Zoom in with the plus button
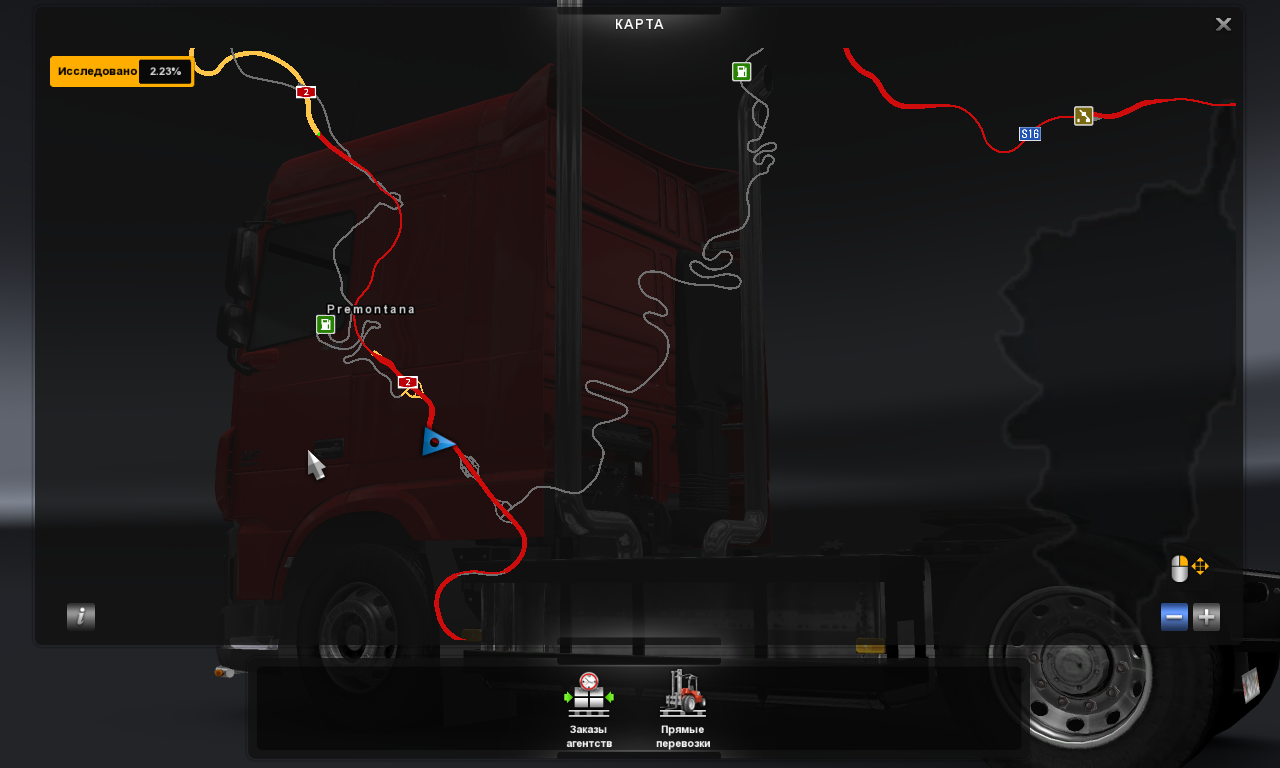Viewport: 1280px width, 768px height. click(x=1205, y=617)
